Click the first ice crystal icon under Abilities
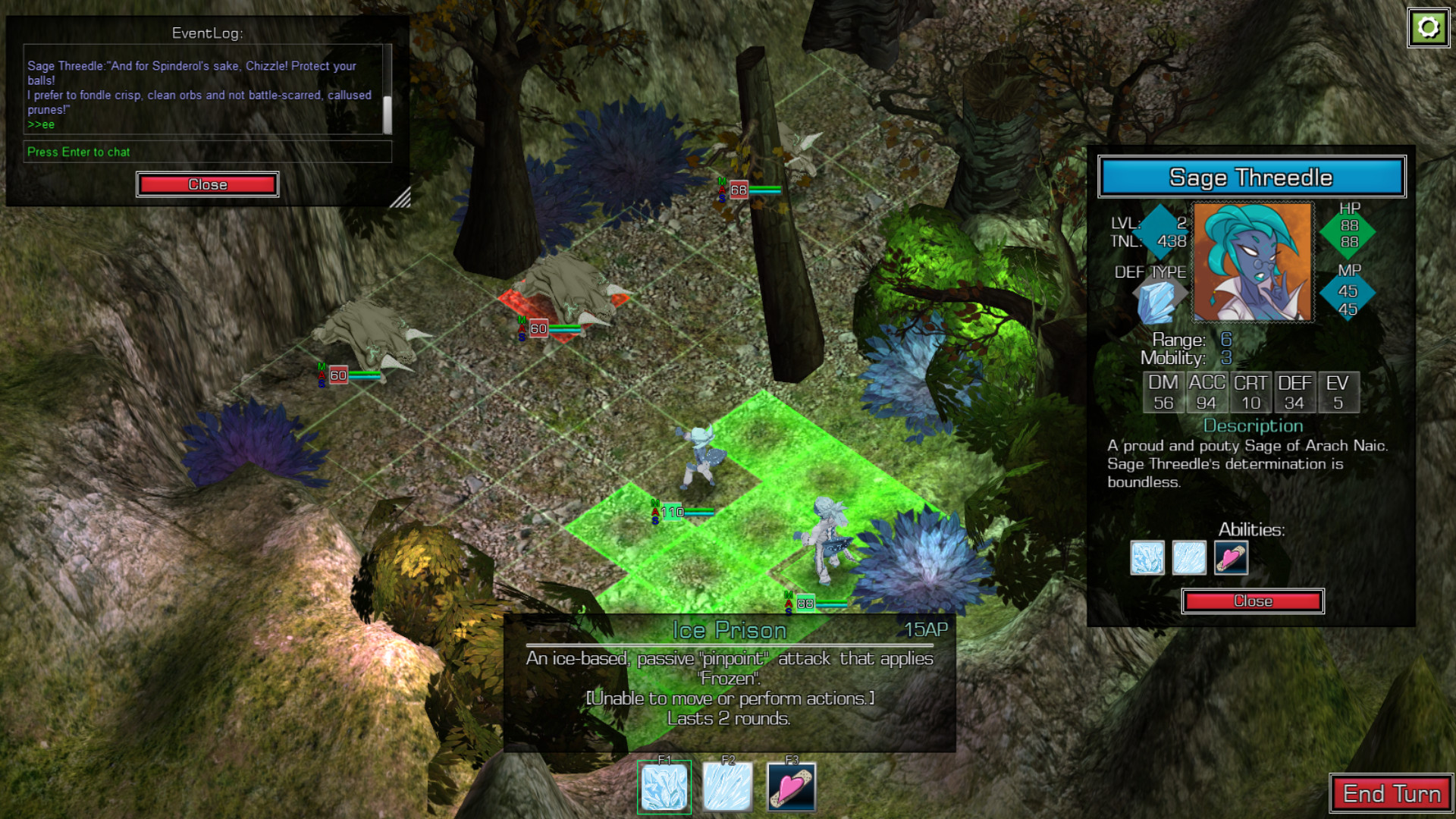Image resolution: width=1456 pixels, height=819 pixels. (1147, 558)
